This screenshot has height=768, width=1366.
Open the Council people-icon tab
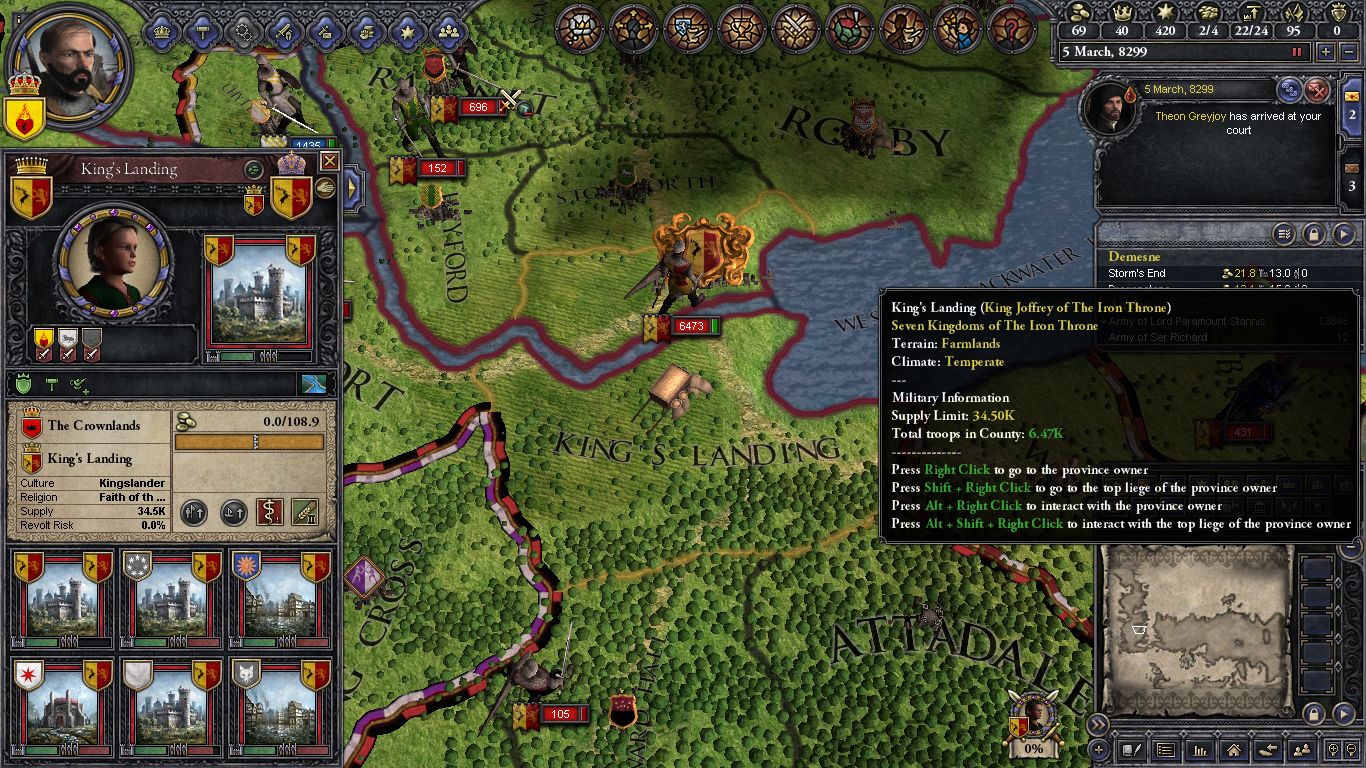[449, 31]
